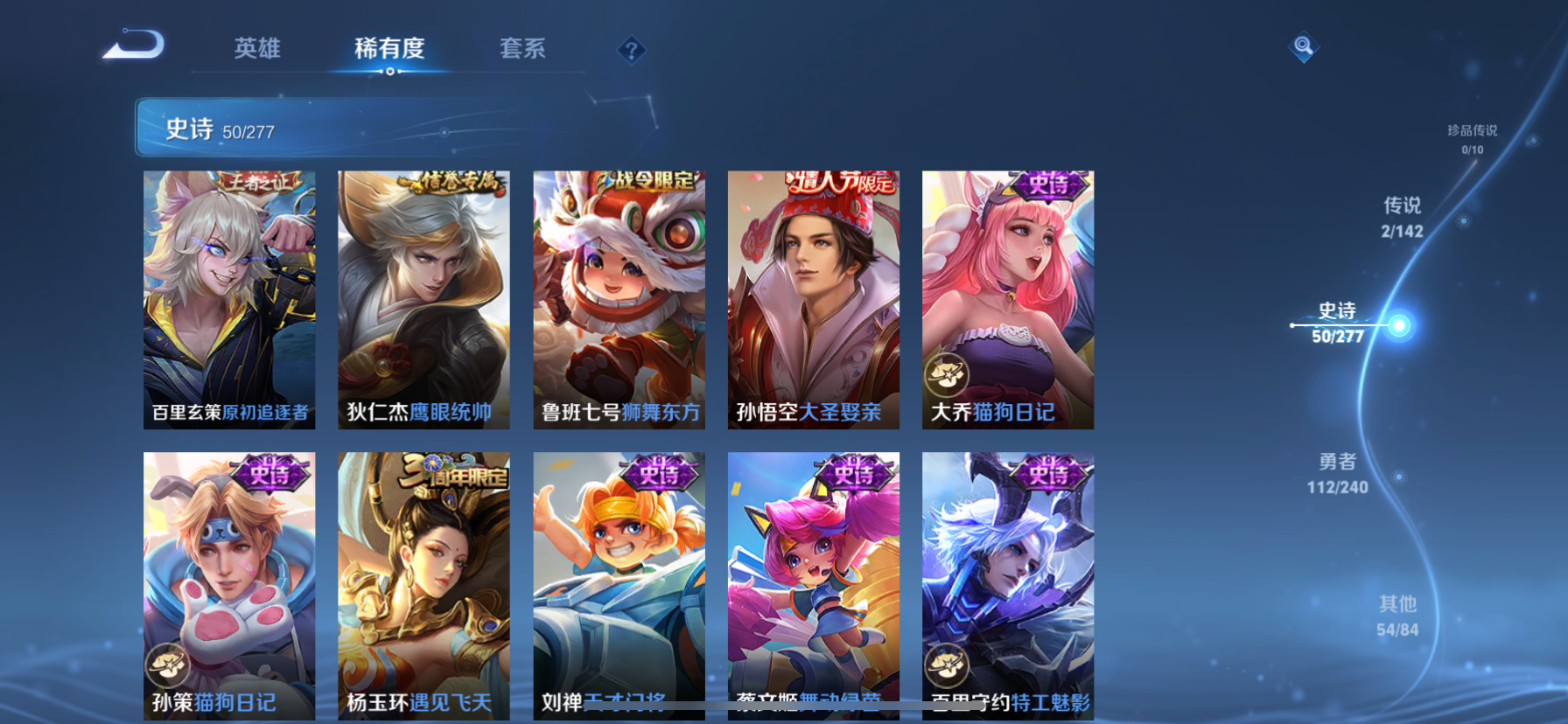1568x724 pixels.
Task: Switch to the 套系 tab
Action: (x=523, y=50)
